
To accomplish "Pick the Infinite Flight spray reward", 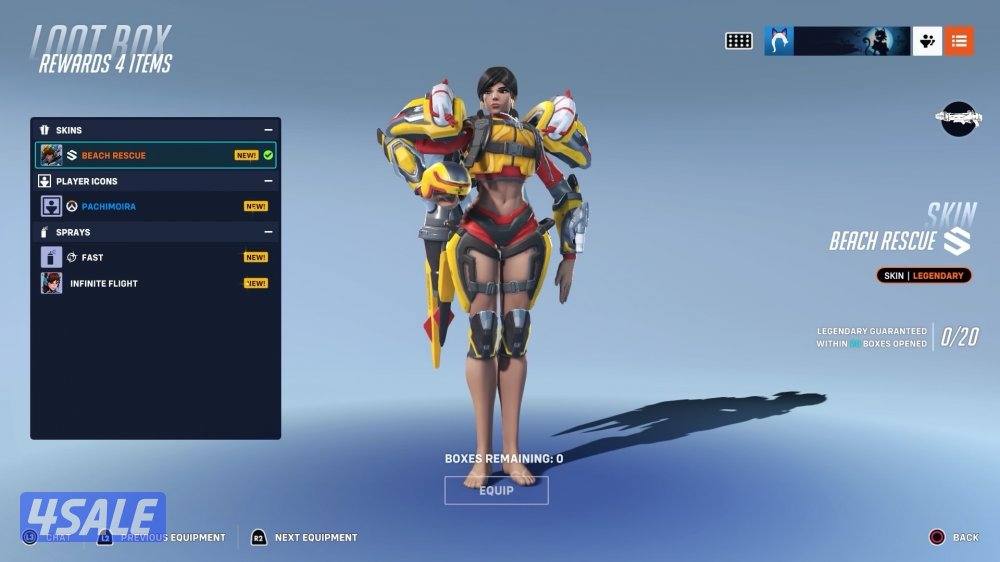I will point(155,283).
